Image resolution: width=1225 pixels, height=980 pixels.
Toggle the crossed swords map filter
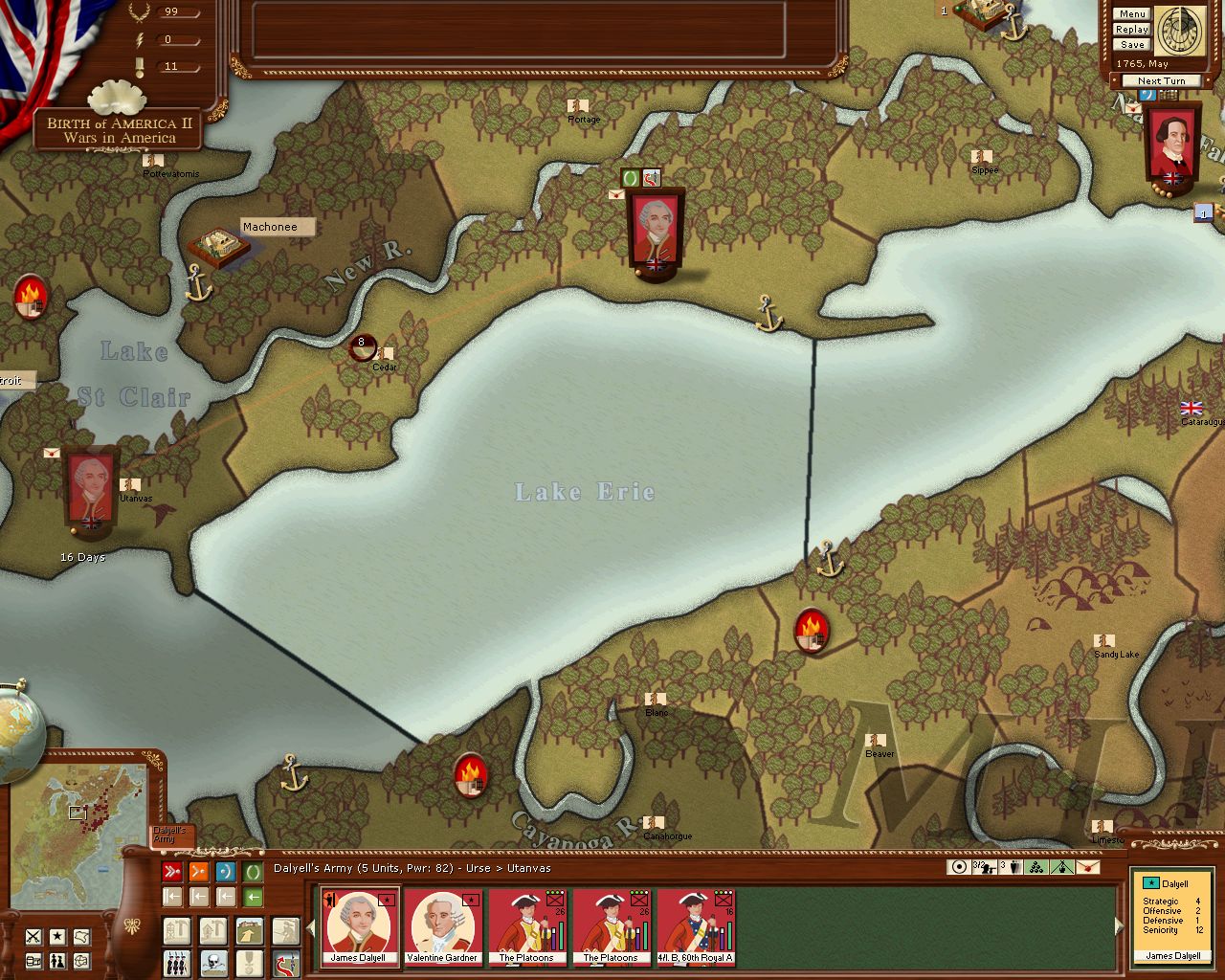[33, 936]
